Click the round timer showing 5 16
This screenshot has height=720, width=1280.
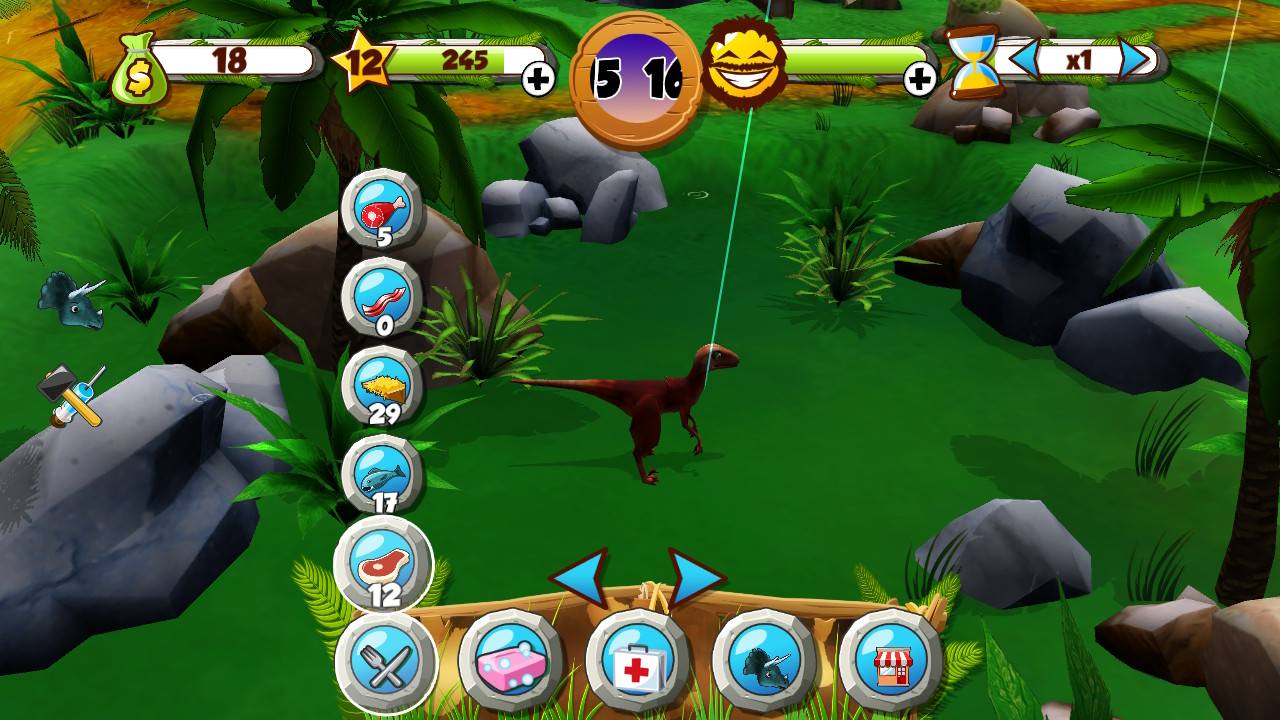point(635,70)
